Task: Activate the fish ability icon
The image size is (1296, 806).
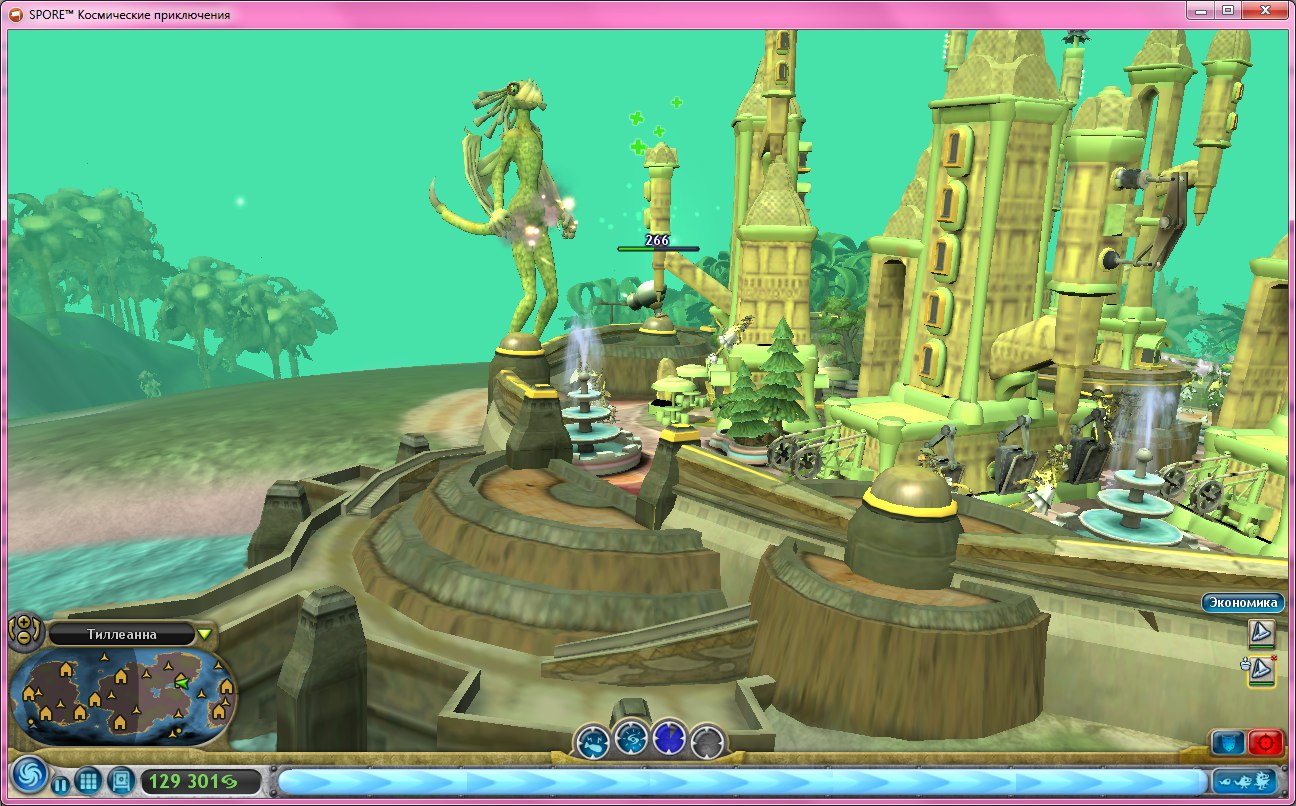Action: [594, 741]
